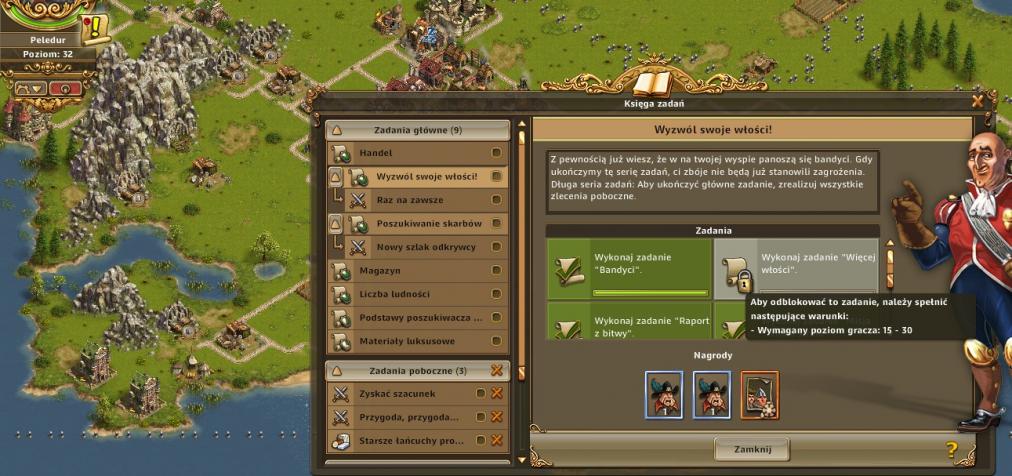Select the locked "Więcej włości" task tile
Viewport: 1012px width, 476px height.
796,270
